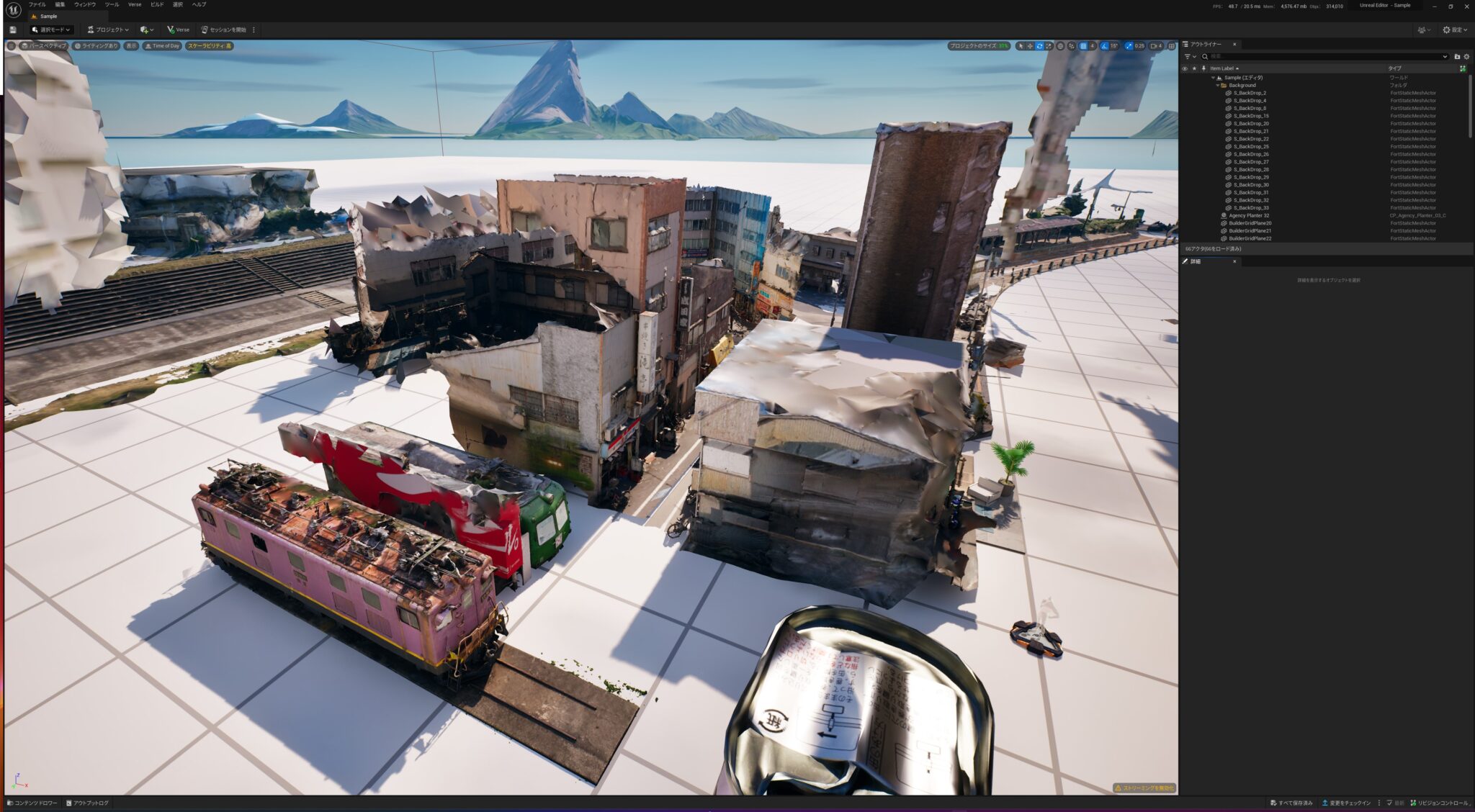
Task: Open the スケーラビリティ quality setting
Action: tap(209, 46)
